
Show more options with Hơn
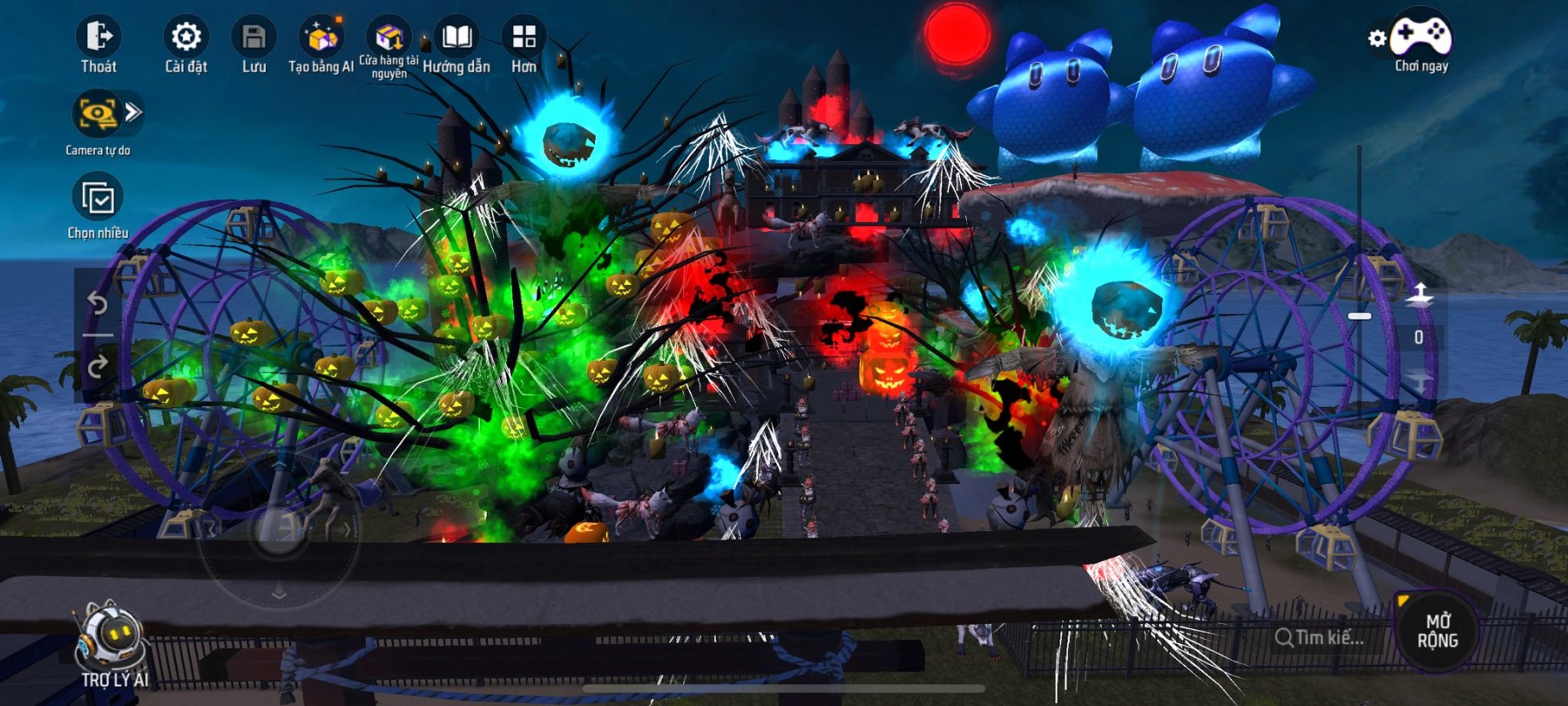524,37
